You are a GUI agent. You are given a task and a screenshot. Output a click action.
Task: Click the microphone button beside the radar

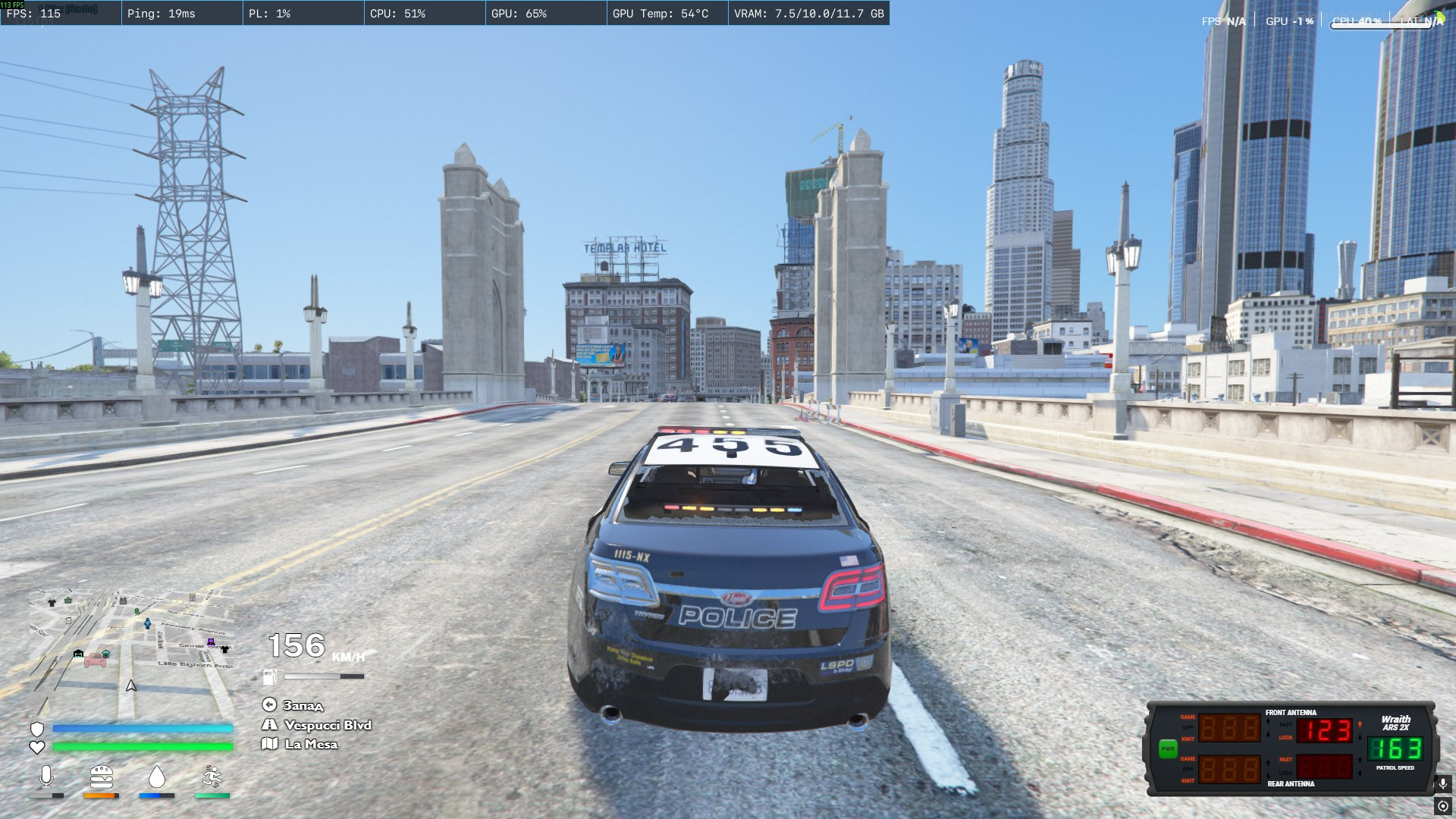pos(1443,783)
